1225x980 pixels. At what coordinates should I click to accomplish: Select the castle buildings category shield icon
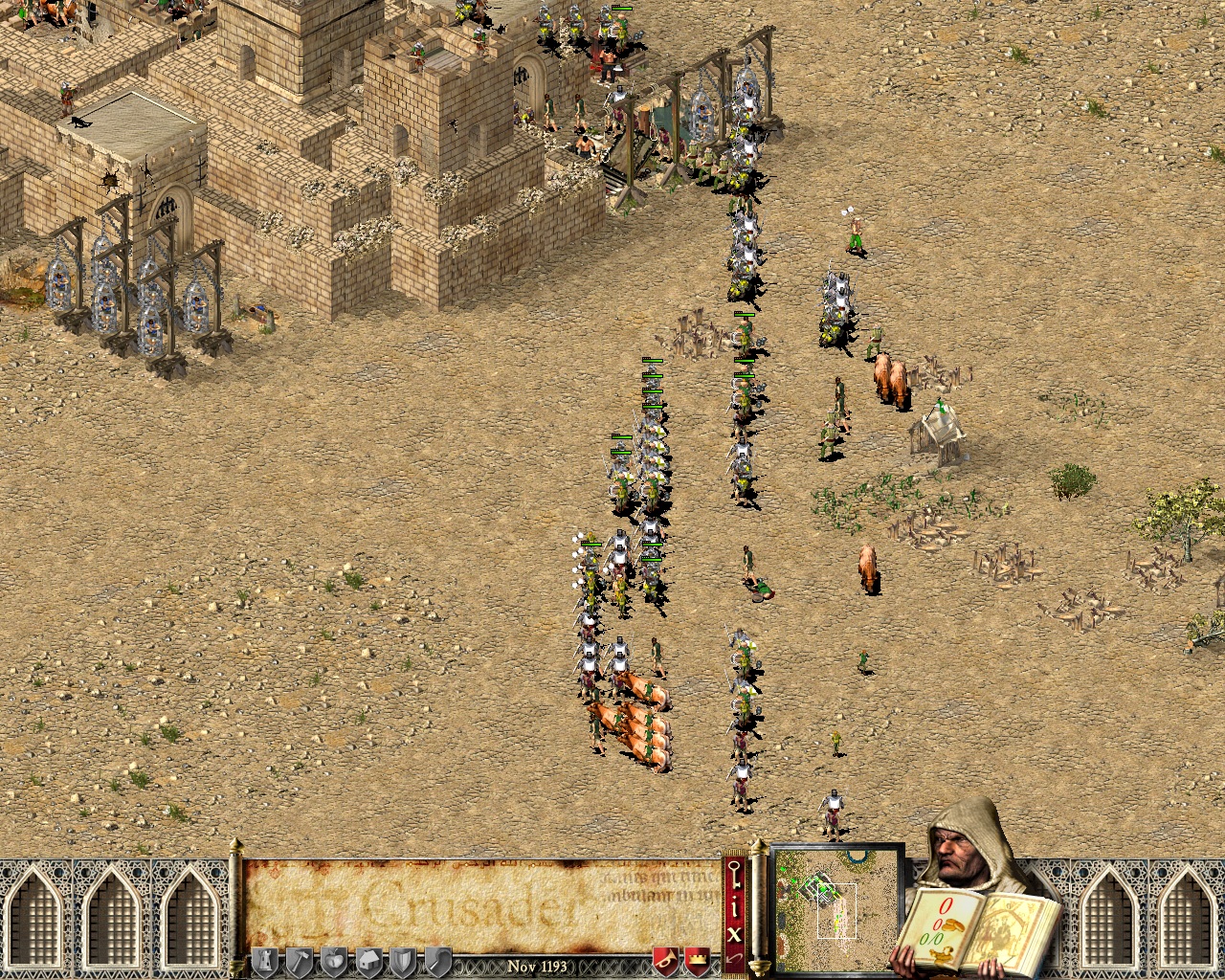pos(267,962)
